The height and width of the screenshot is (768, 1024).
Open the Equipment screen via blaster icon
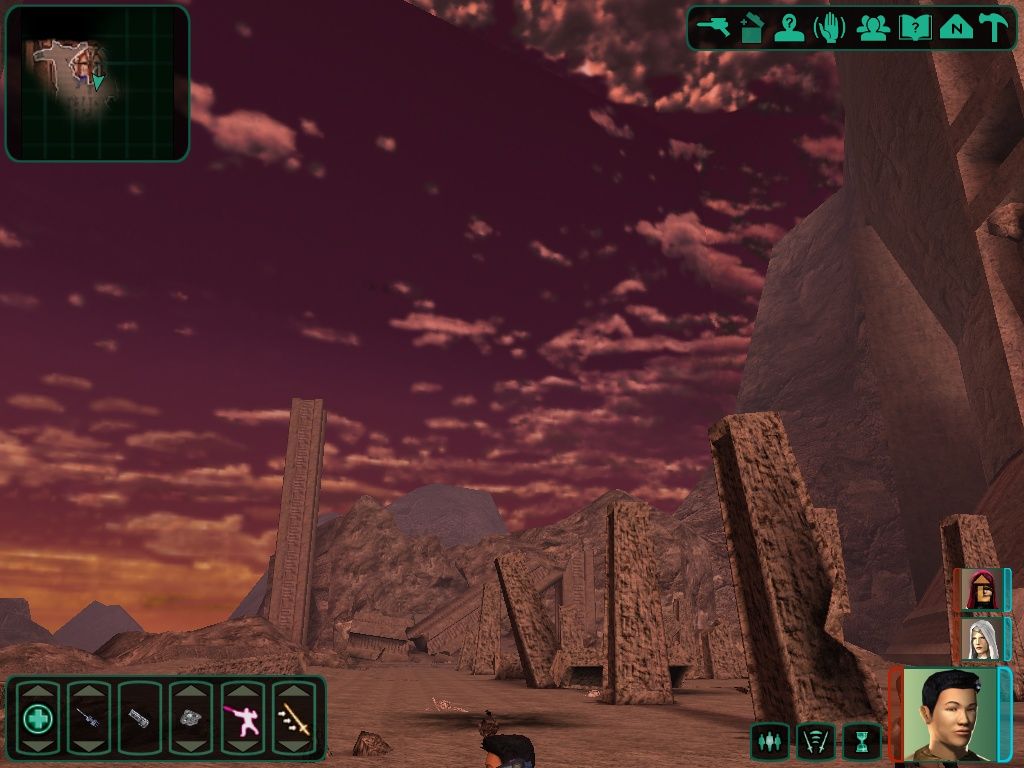tap(714, 28)
